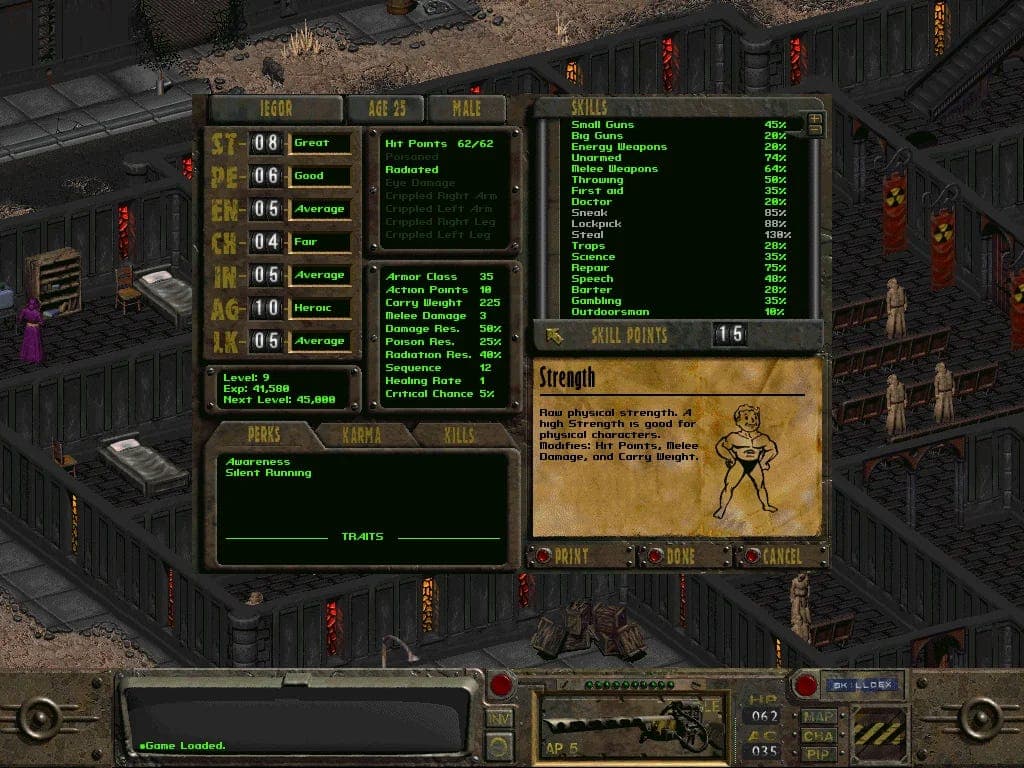The image size is (1024, 768).
Task: Select the Small Guns skill
Action: click(x=603, y=125)
